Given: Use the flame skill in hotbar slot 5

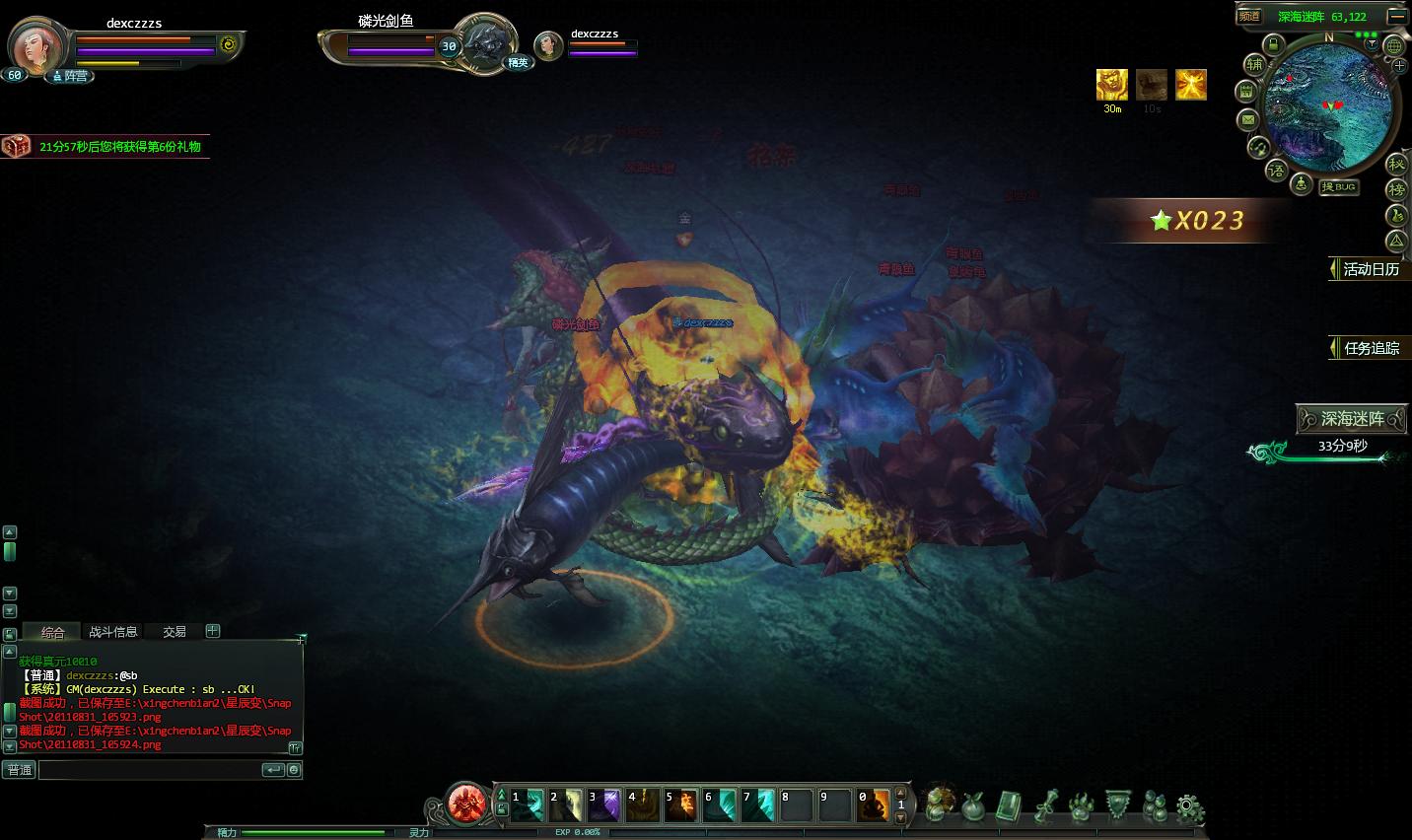Looking at the screenshot, I should 680,805.
